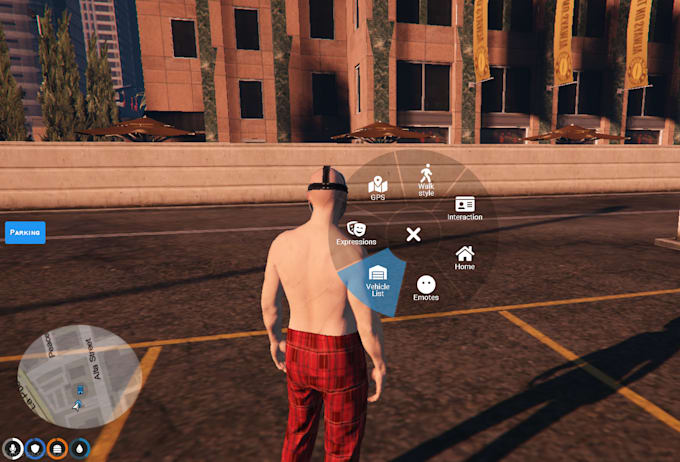Open the Home menu option
The image size is (680, 462).
(464, 258)
